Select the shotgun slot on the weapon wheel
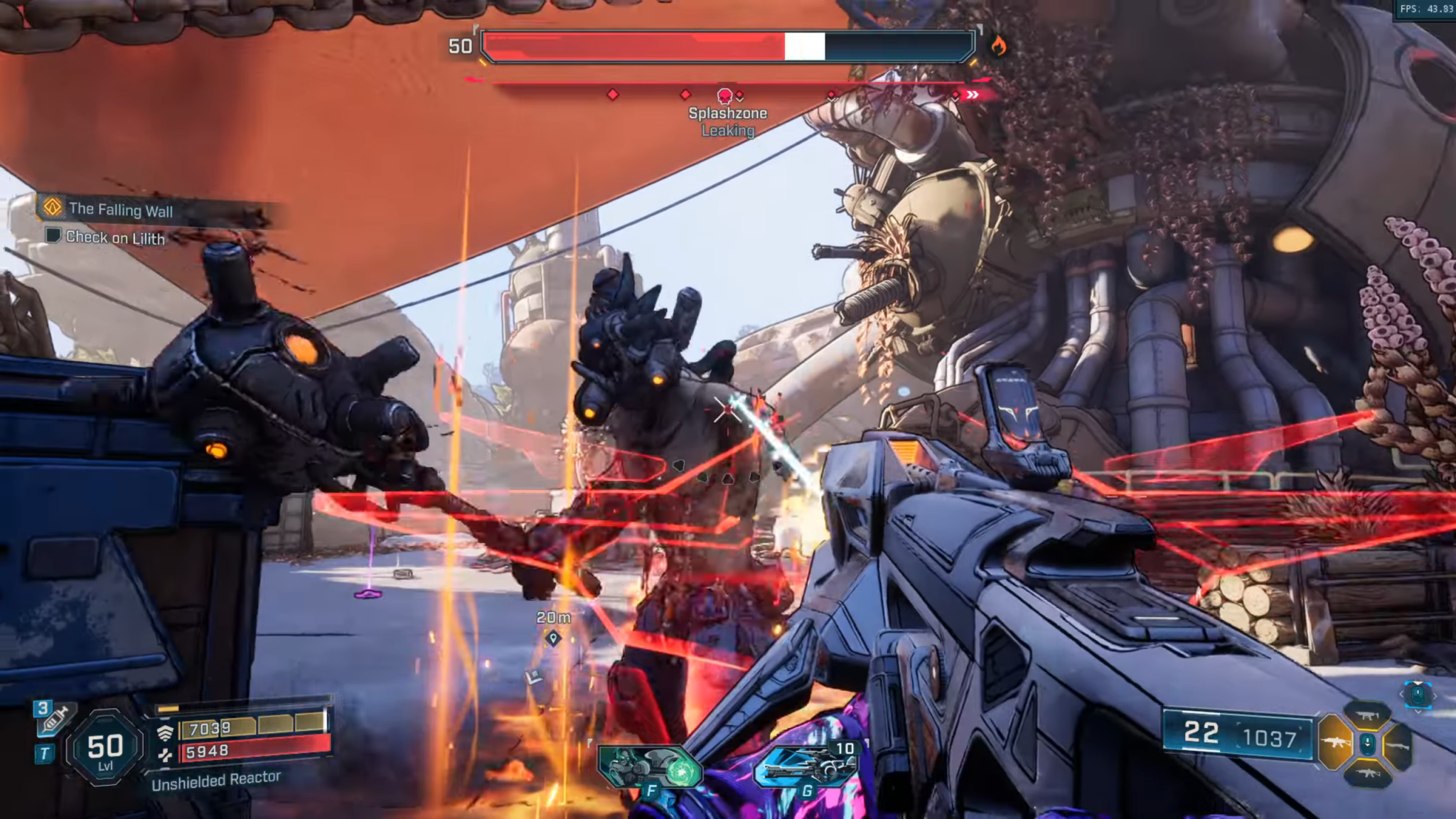This screenshot has width=1456, height=819. pos(1398,745)
